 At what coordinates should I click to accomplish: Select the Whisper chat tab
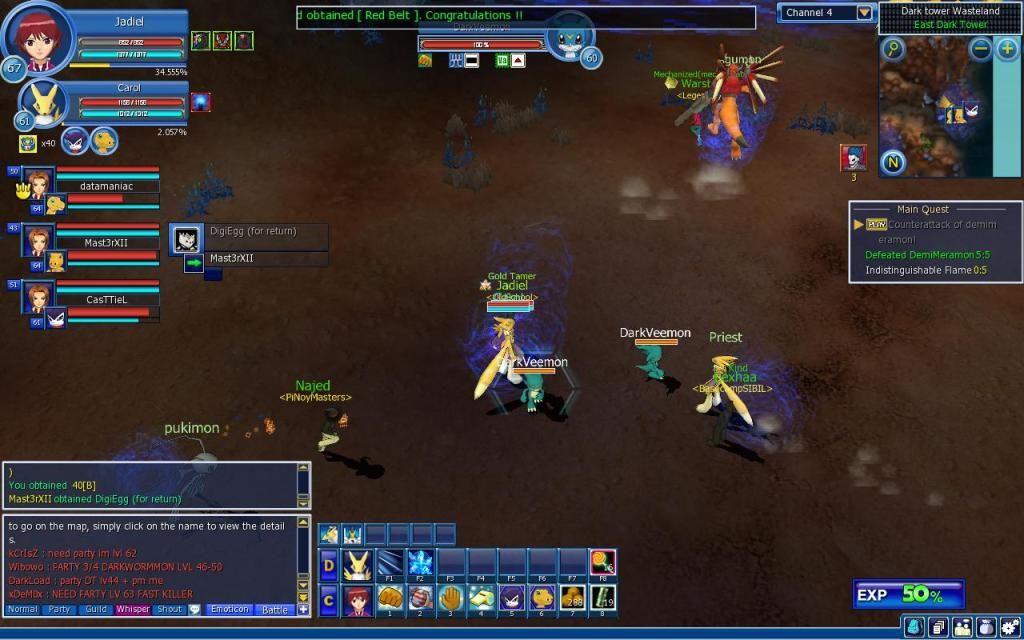coord(132,609)
